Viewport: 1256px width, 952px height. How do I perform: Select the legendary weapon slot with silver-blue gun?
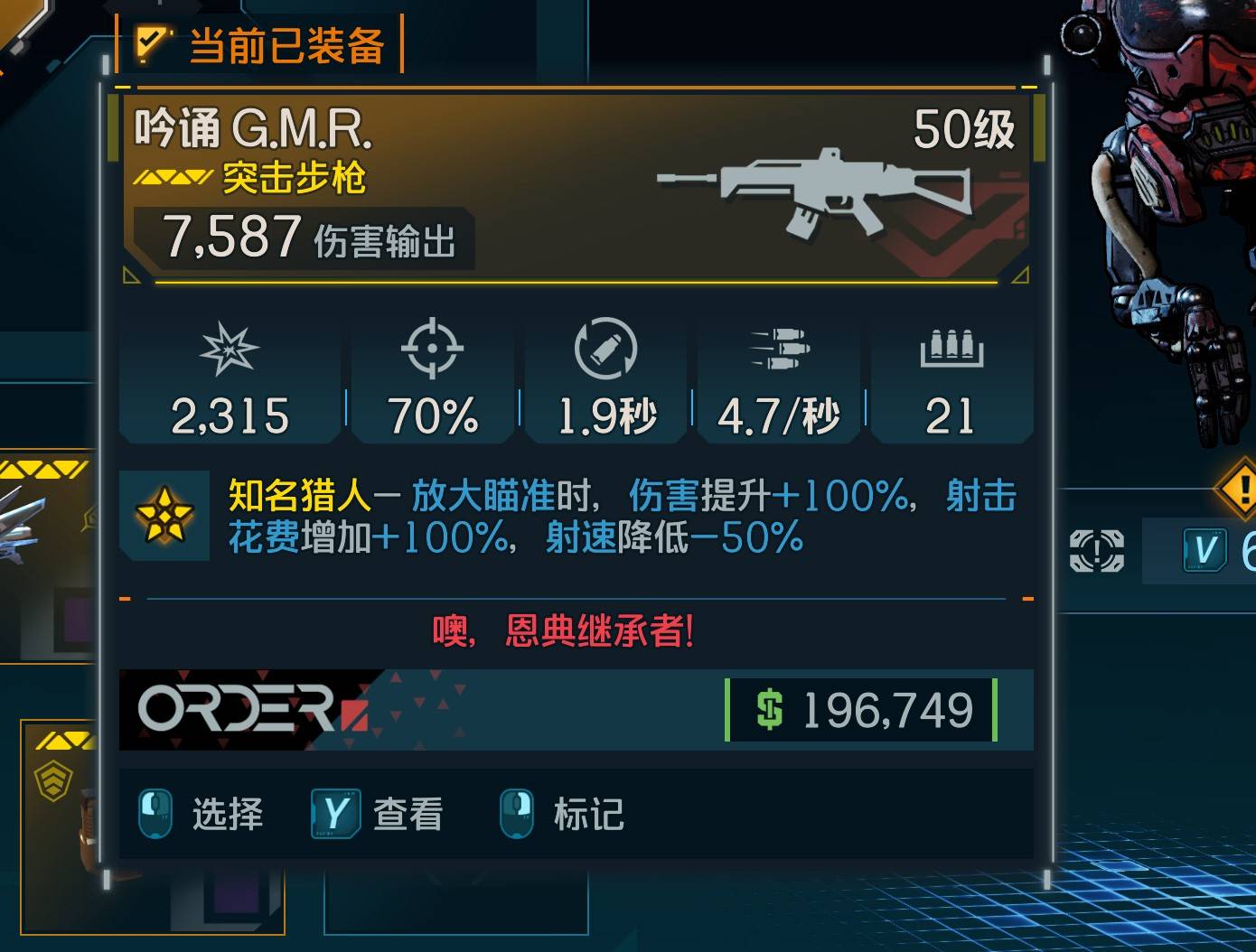coord(45,553)
